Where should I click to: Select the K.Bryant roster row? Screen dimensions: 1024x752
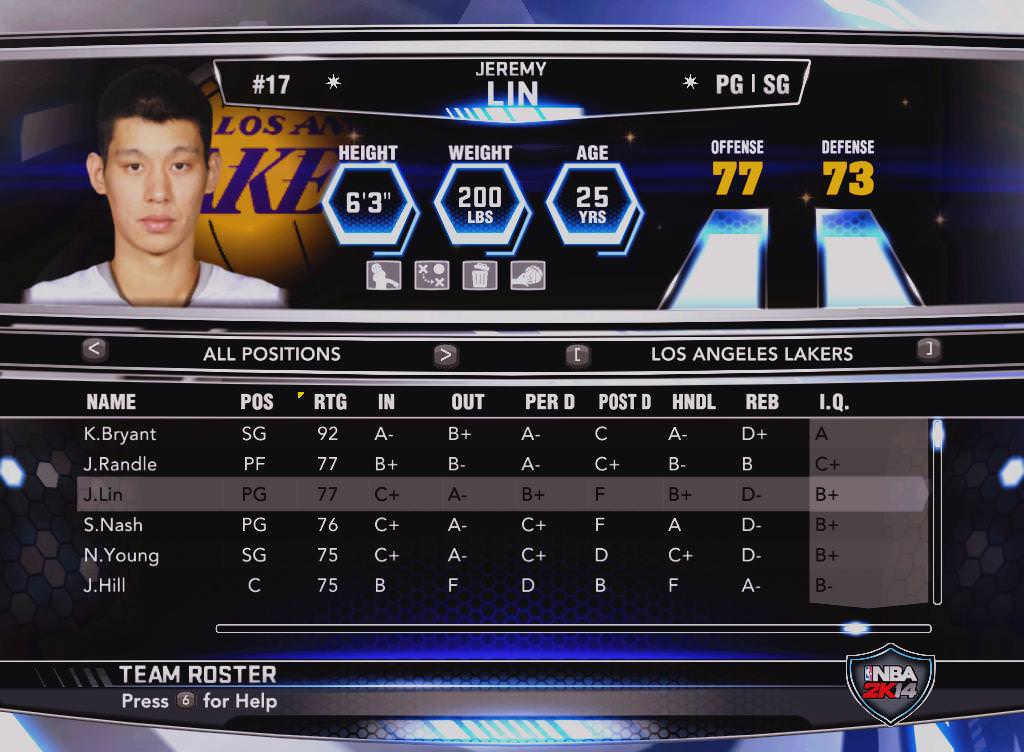pos(120,434)
